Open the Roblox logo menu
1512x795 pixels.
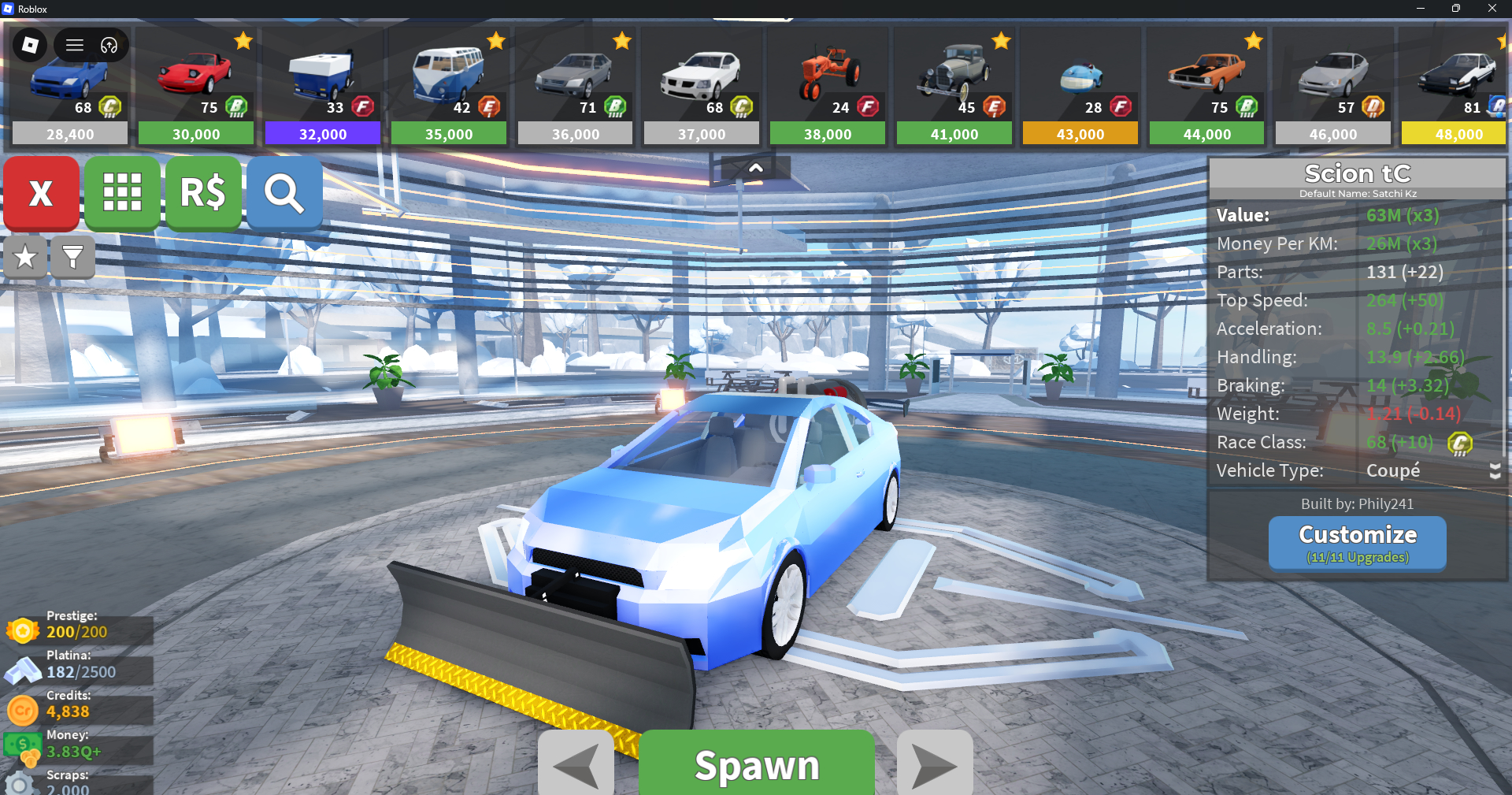(x=30, y=45)
